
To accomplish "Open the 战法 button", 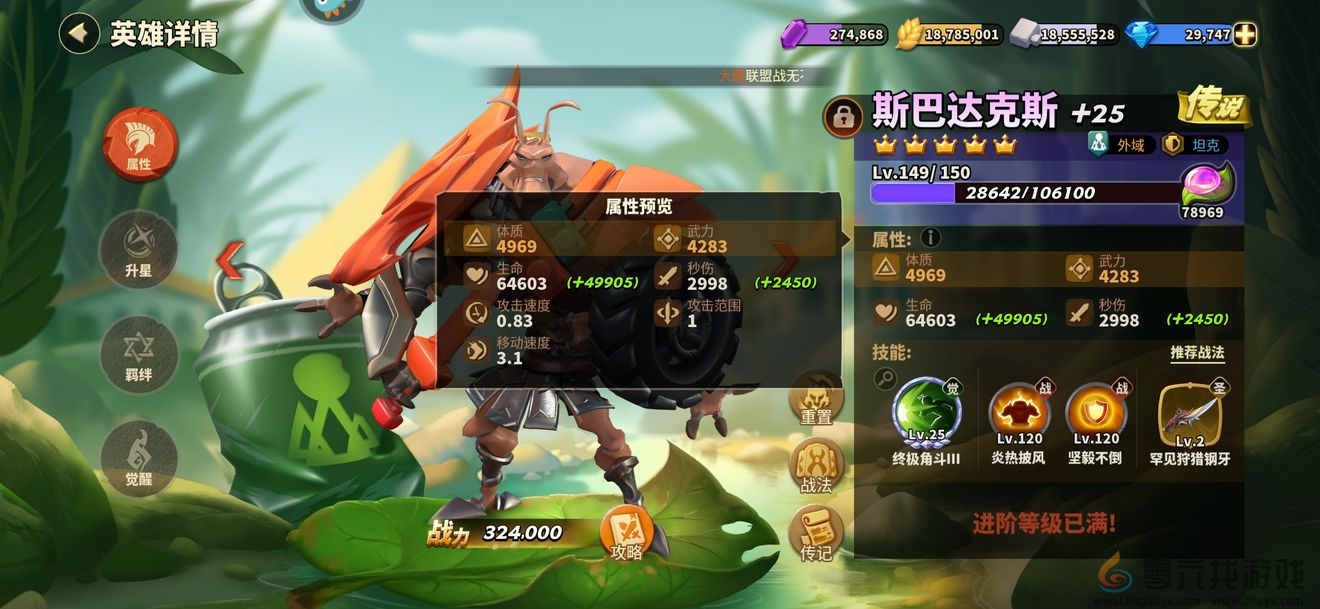I will pos(816,467).
